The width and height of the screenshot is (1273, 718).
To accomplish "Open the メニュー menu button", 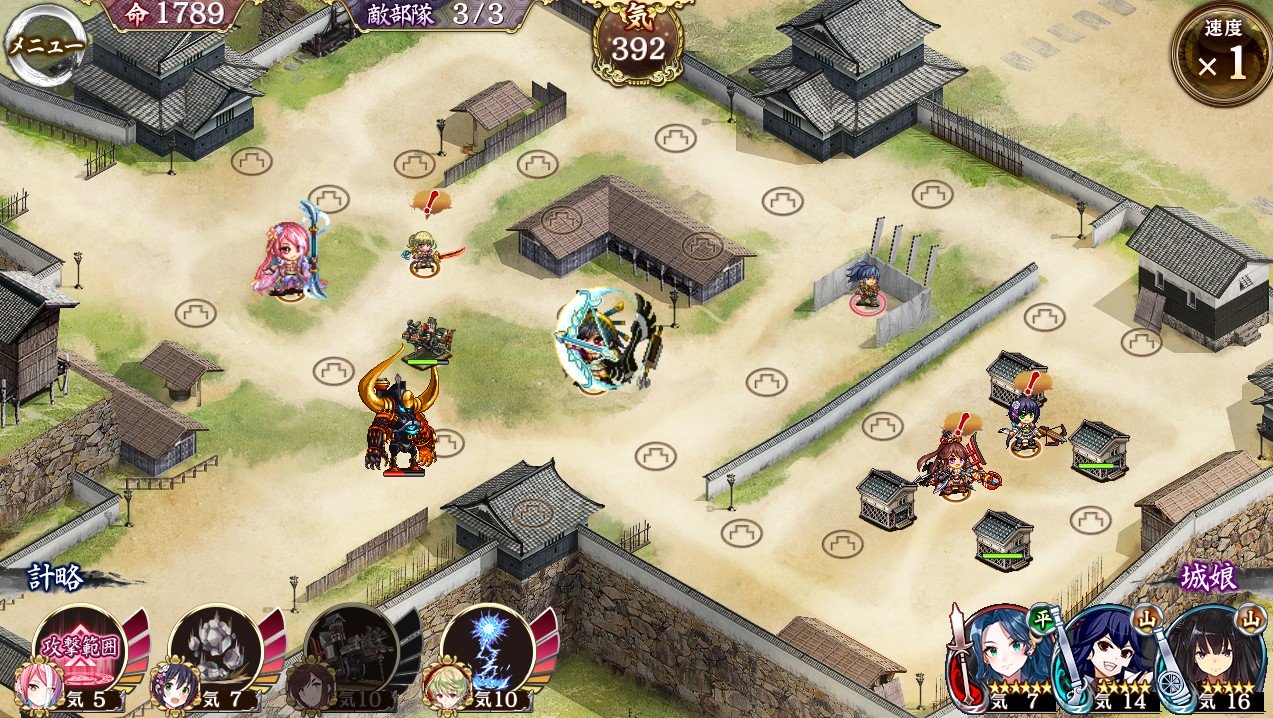I will click(x=43, y=44).
